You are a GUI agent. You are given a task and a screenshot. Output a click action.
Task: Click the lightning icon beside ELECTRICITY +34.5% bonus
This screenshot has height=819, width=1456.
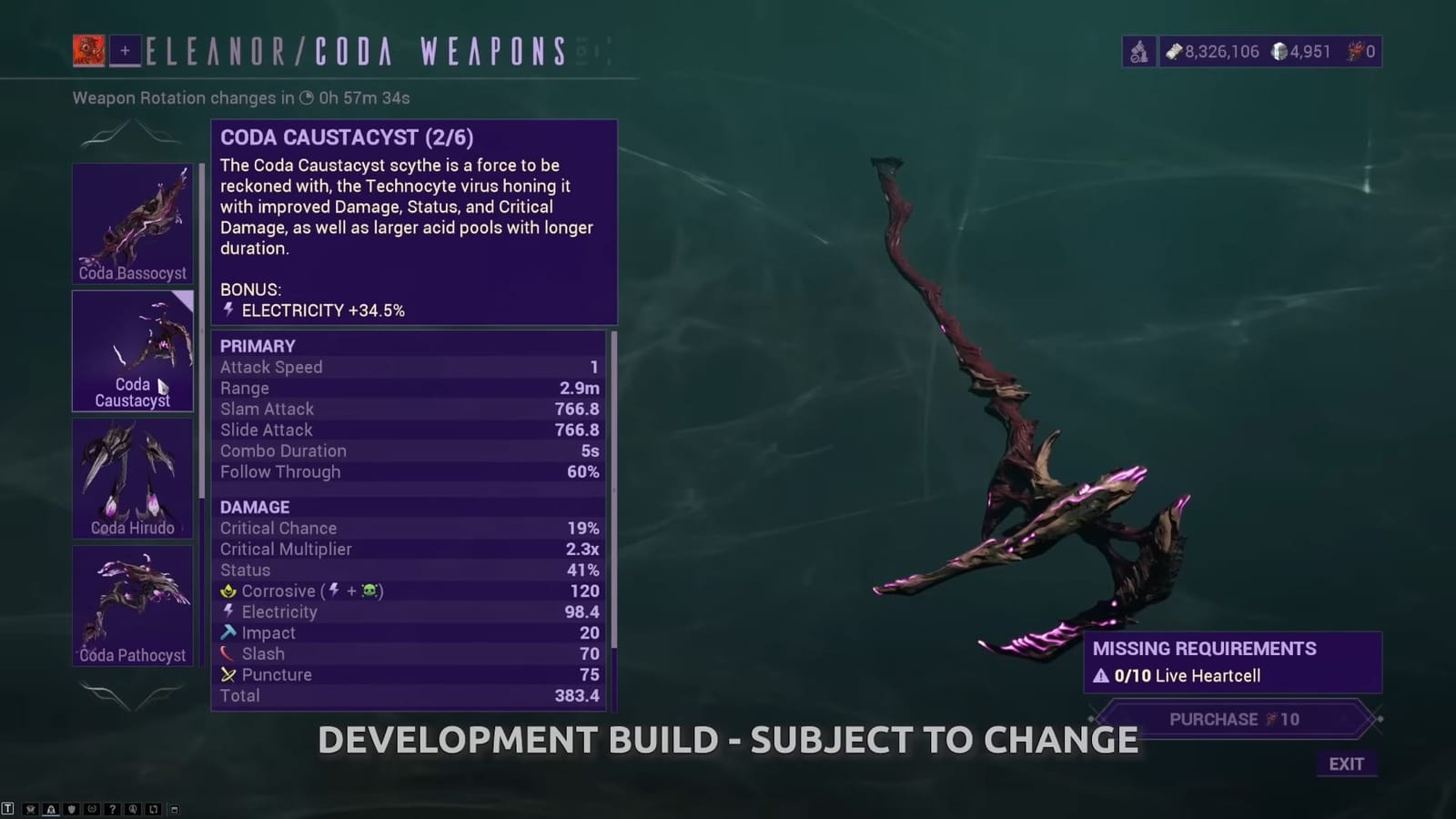tap(227, 309)
